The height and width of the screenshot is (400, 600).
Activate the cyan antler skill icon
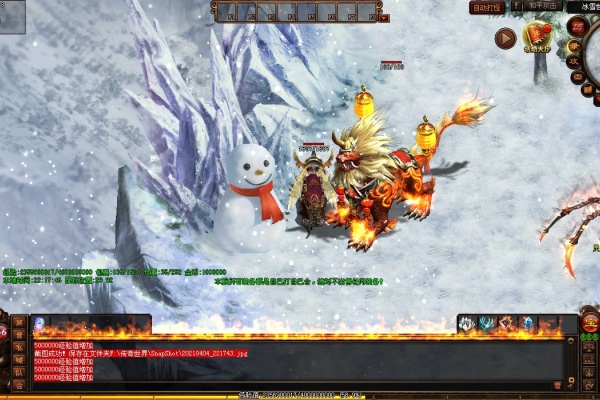point(485,323)
